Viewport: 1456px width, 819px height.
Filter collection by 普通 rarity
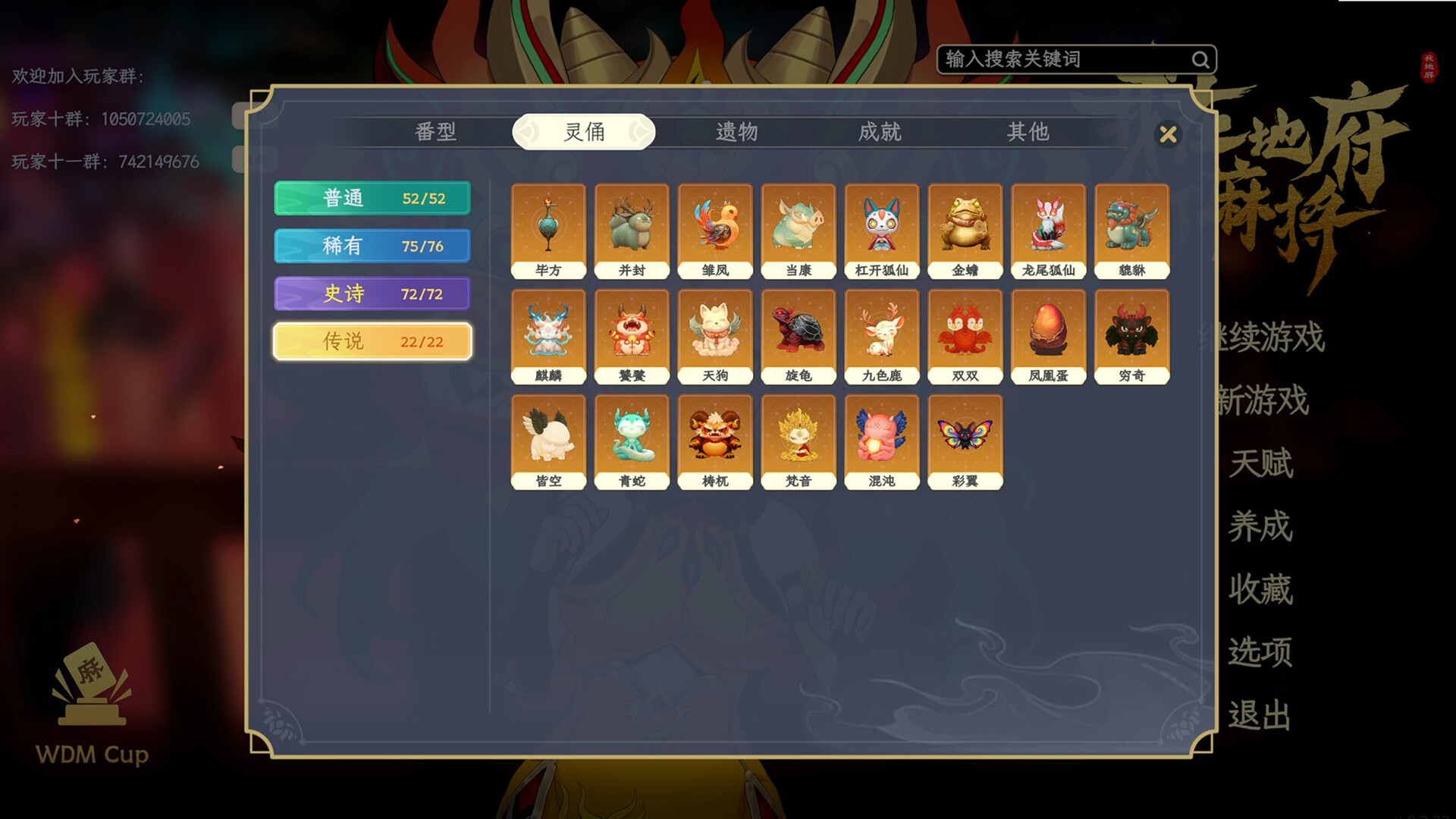click(x=371, y=198)
